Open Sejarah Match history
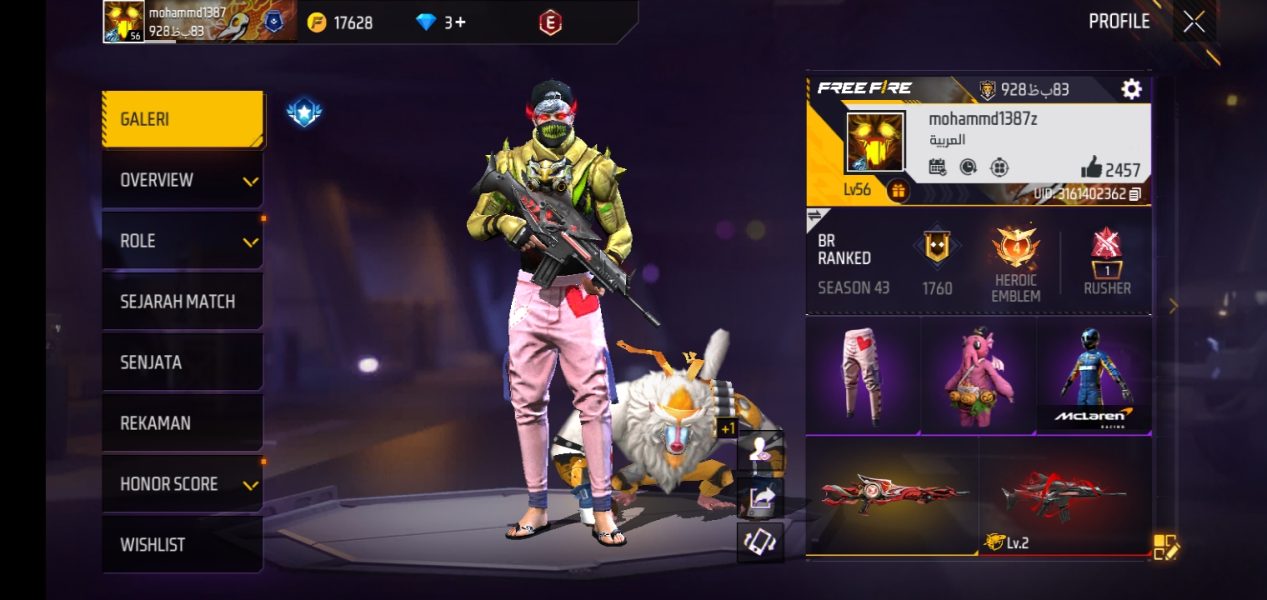This screenshot has height=600, width=1267. [x=183, y=302]
